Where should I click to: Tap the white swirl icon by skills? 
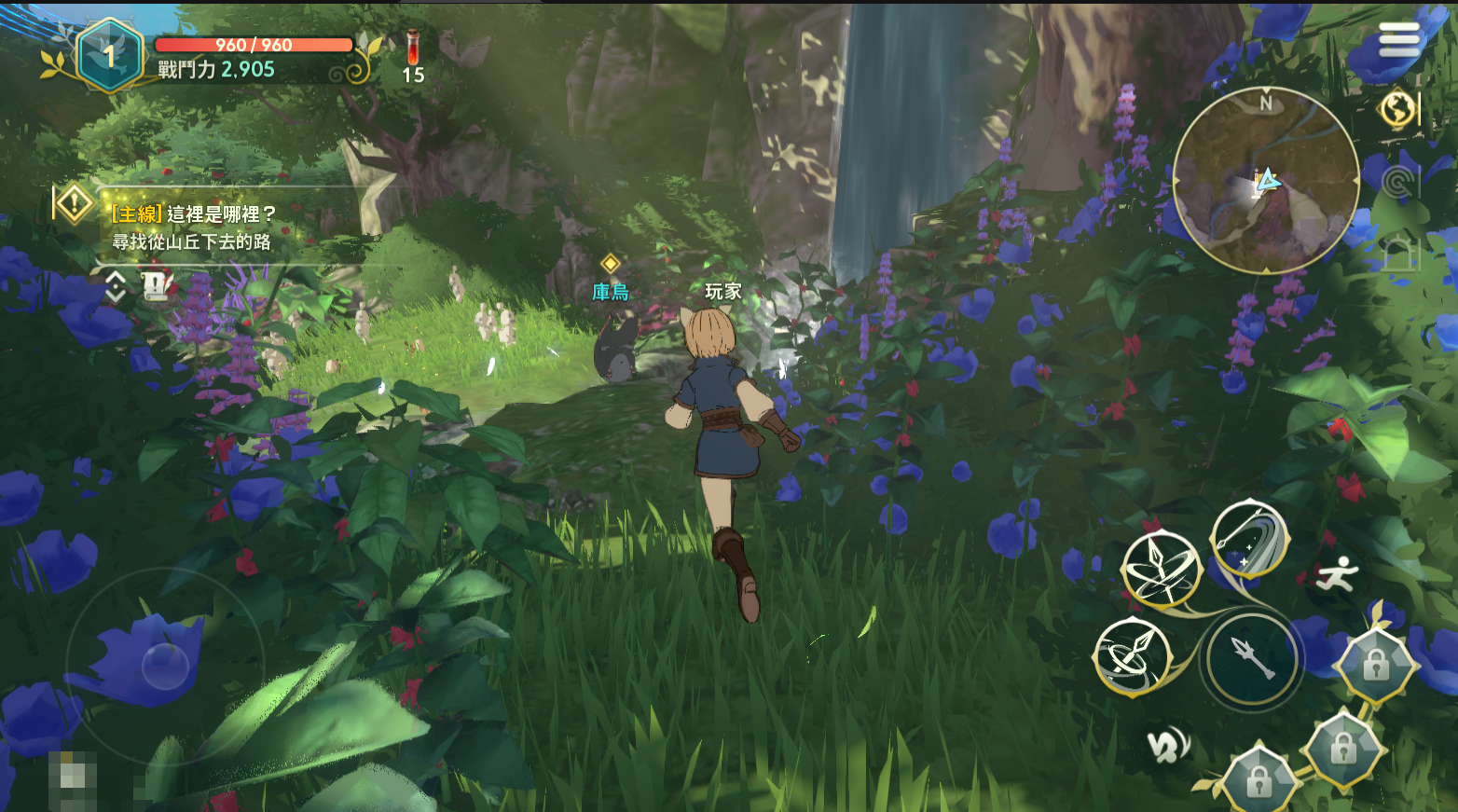click(1167, 746)
